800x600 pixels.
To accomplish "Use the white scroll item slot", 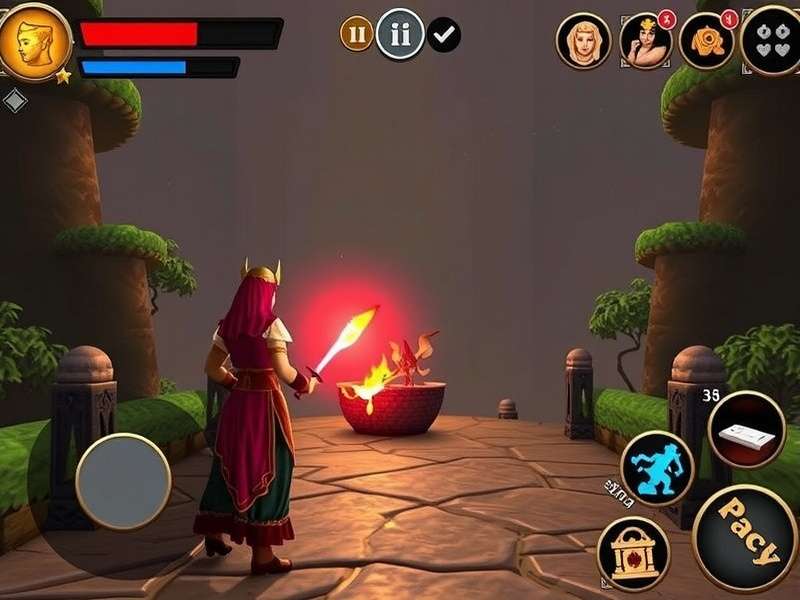I will click(x=746, y=430).
